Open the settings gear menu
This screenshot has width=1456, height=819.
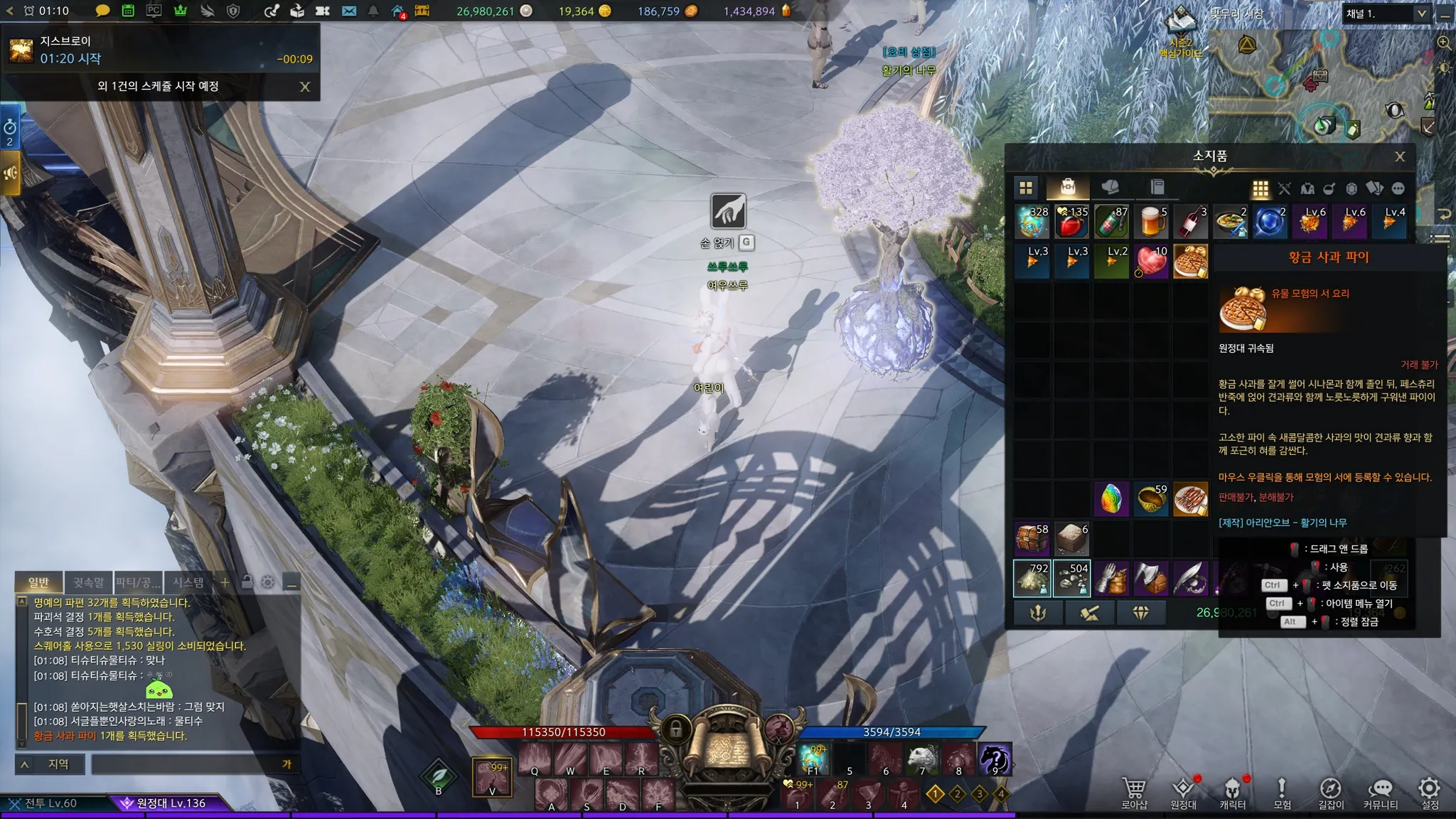click(1429, 793)
